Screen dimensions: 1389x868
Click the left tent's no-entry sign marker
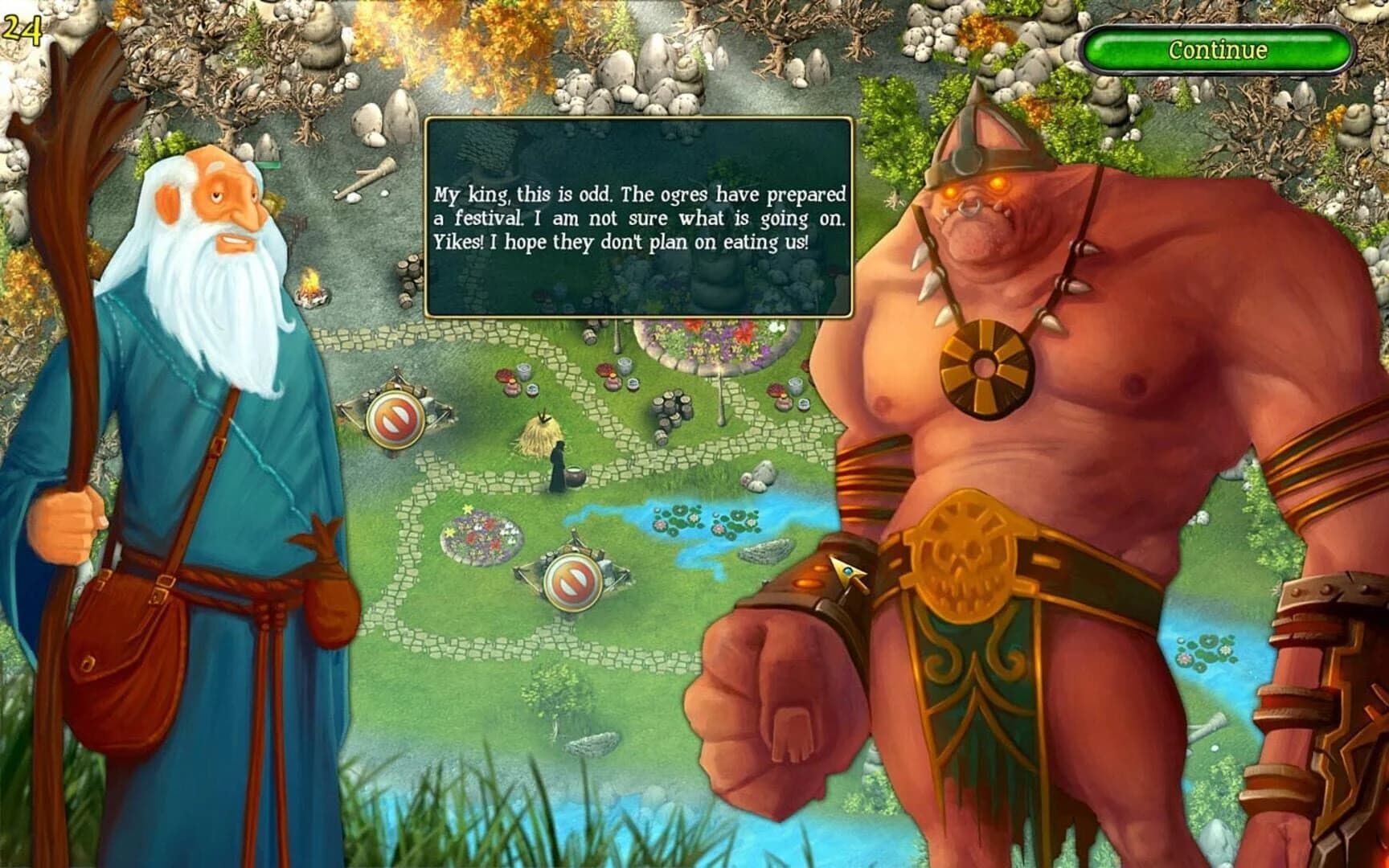(x=394, y=416)
